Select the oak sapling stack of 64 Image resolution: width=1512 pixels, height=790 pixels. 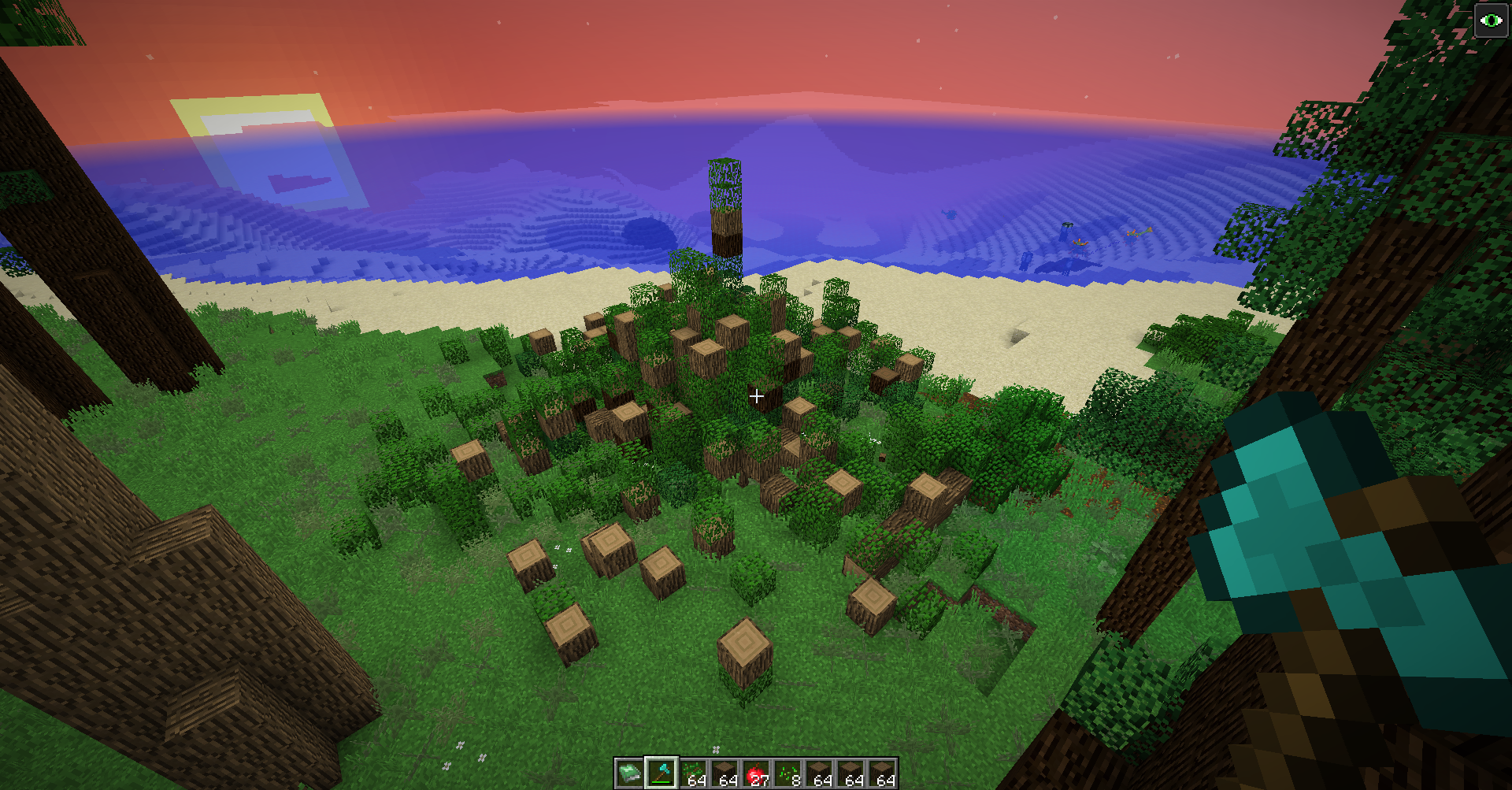[x=693, y=773]
